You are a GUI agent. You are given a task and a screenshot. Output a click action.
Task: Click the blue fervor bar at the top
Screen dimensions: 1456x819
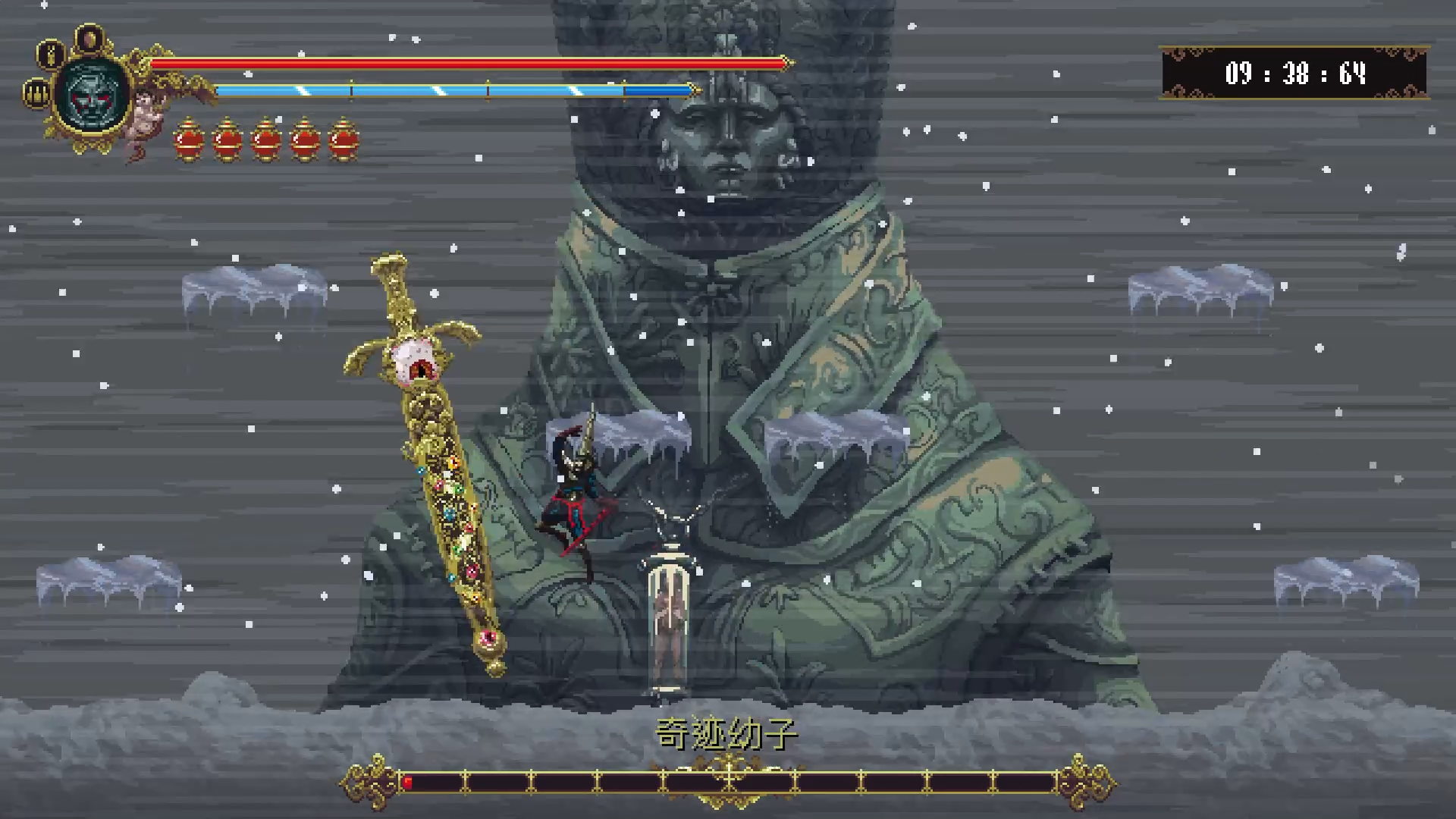(x=455, y=89)
